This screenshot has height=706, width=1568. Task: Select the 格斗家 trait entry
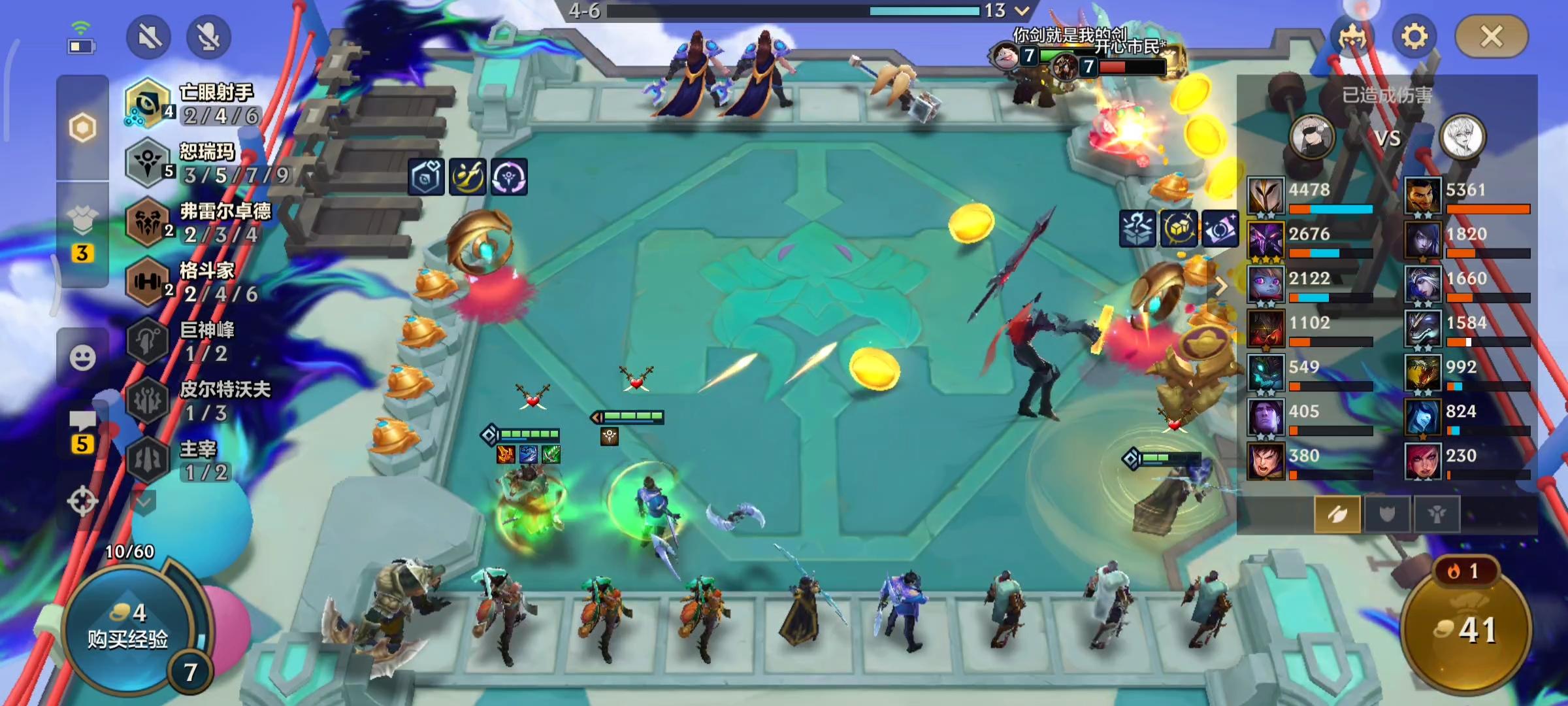pyautogui.click(x=196, y=282)
